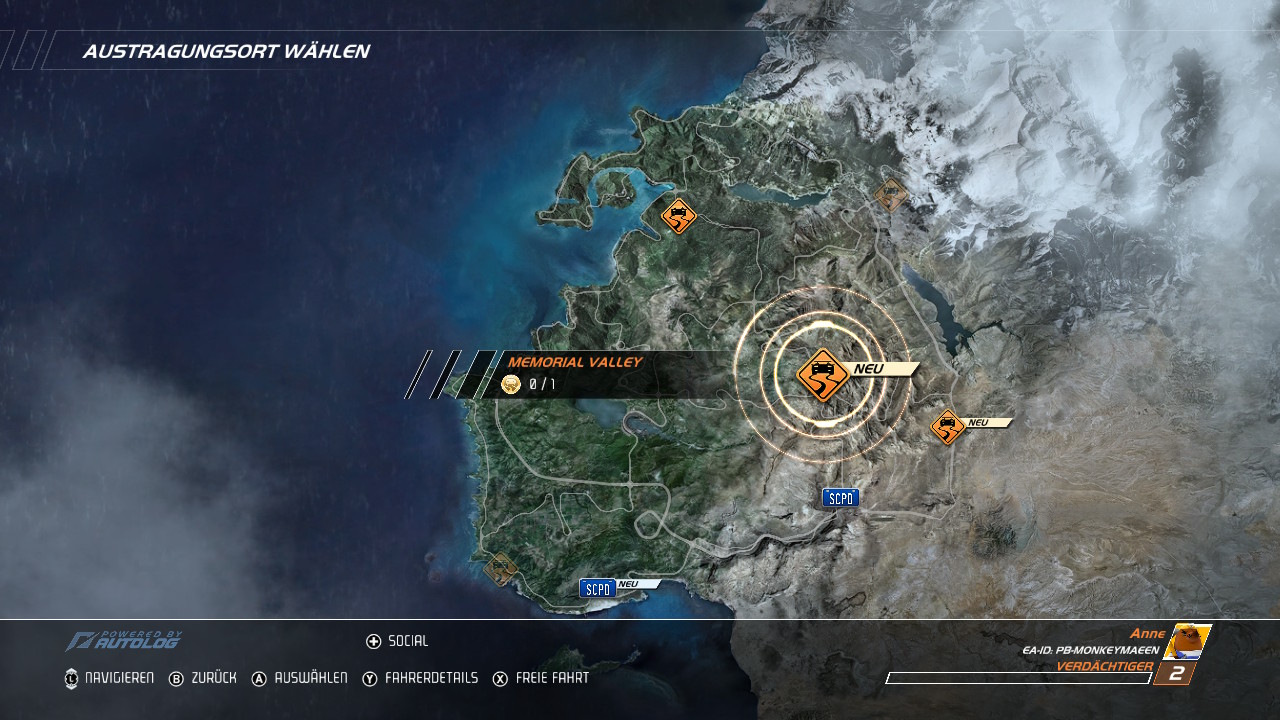This screenshot has width=1280, height=720.
Task: Click the Powered by Autolog logo
Action: (124, 641)
